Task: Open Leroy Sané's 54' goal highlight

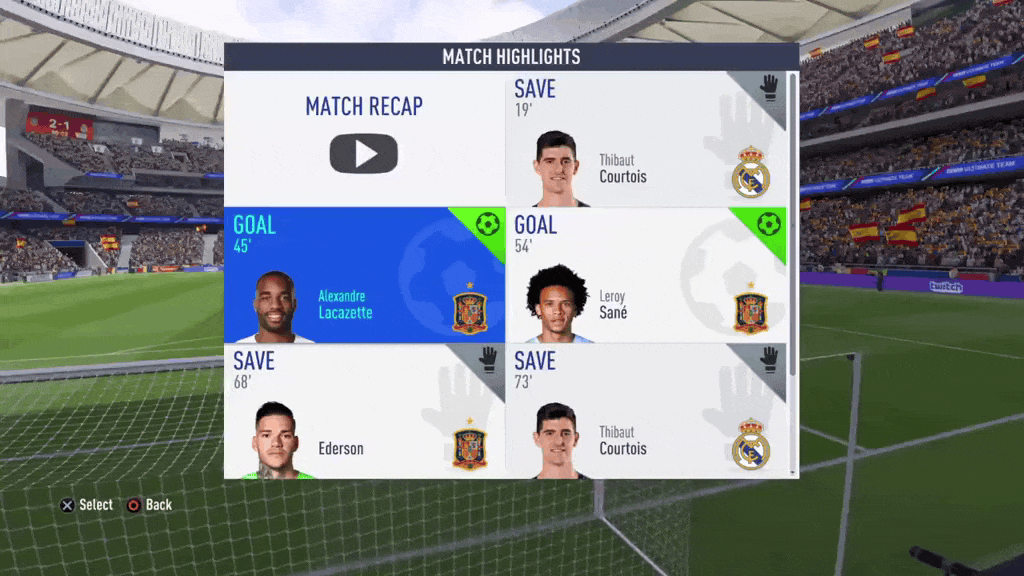Action: pos(645,275)
